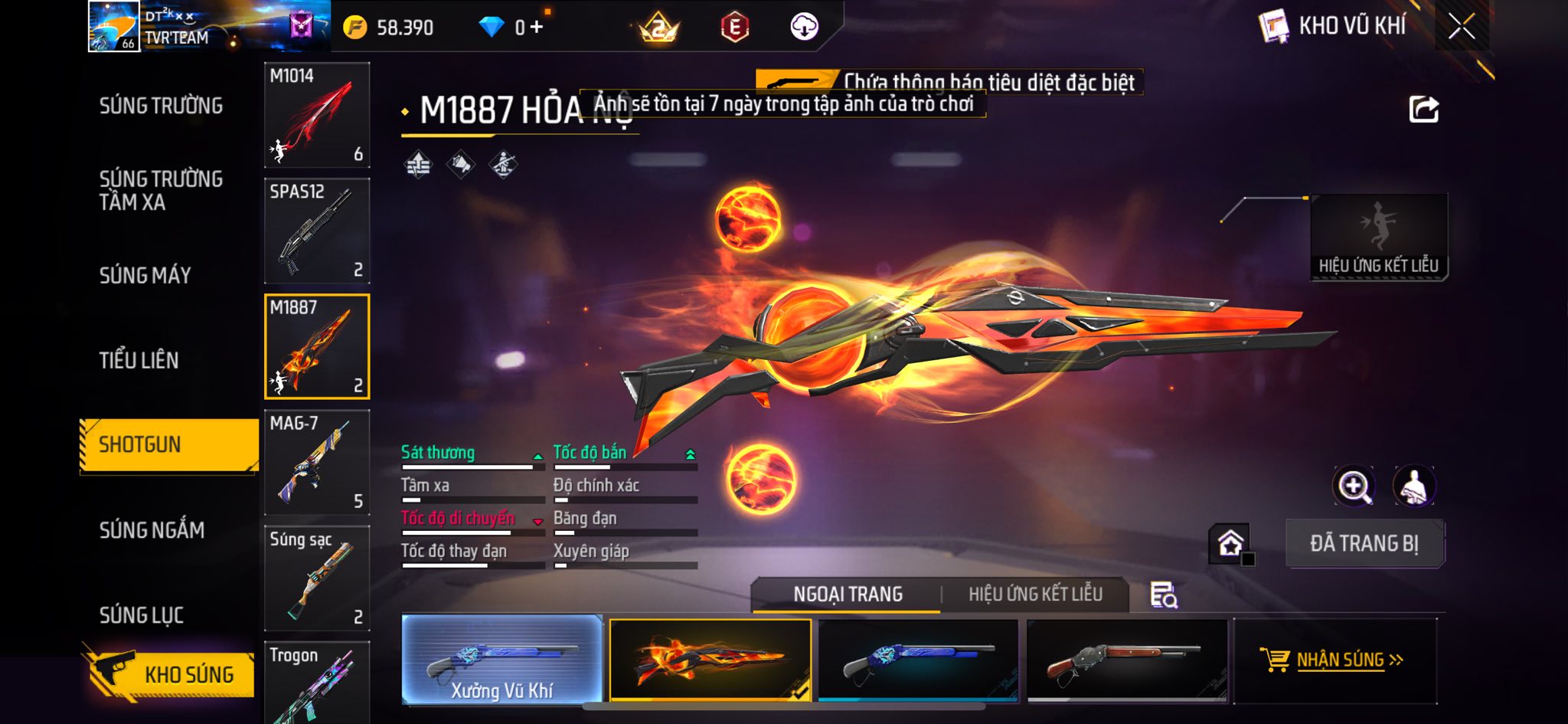Screen dimensions: 1568x724
Task: Select the Súng Ngắm category
Action: 152,529
